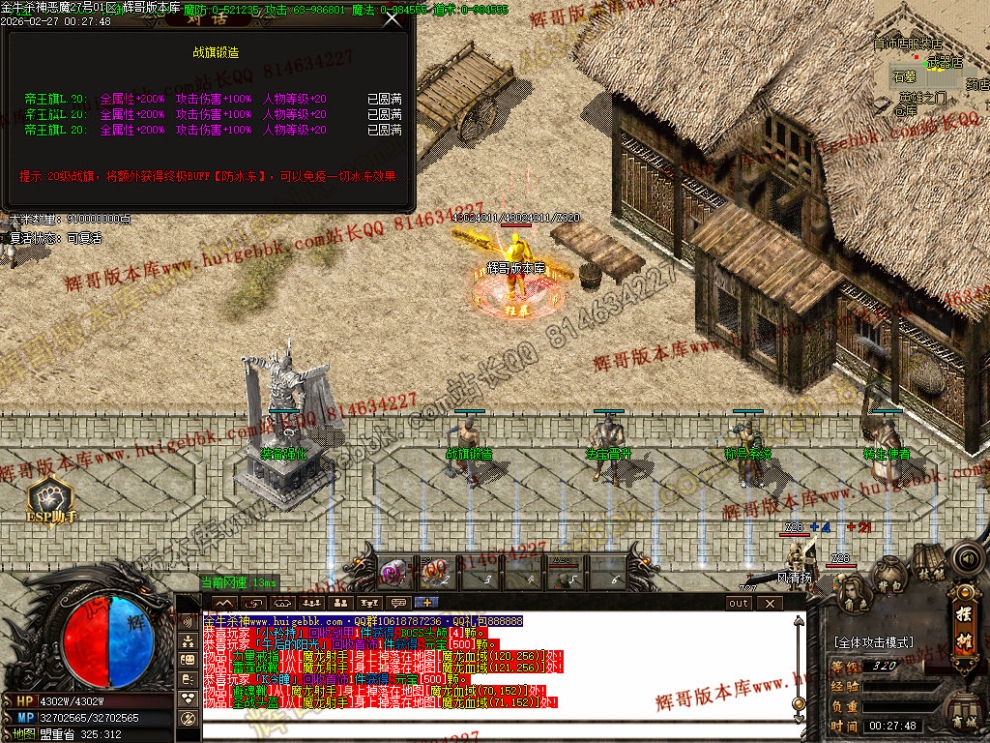Viewport: 990px width, 743px height.
Task: Open the ESP助手 assistant
Action: pos(48,500)
